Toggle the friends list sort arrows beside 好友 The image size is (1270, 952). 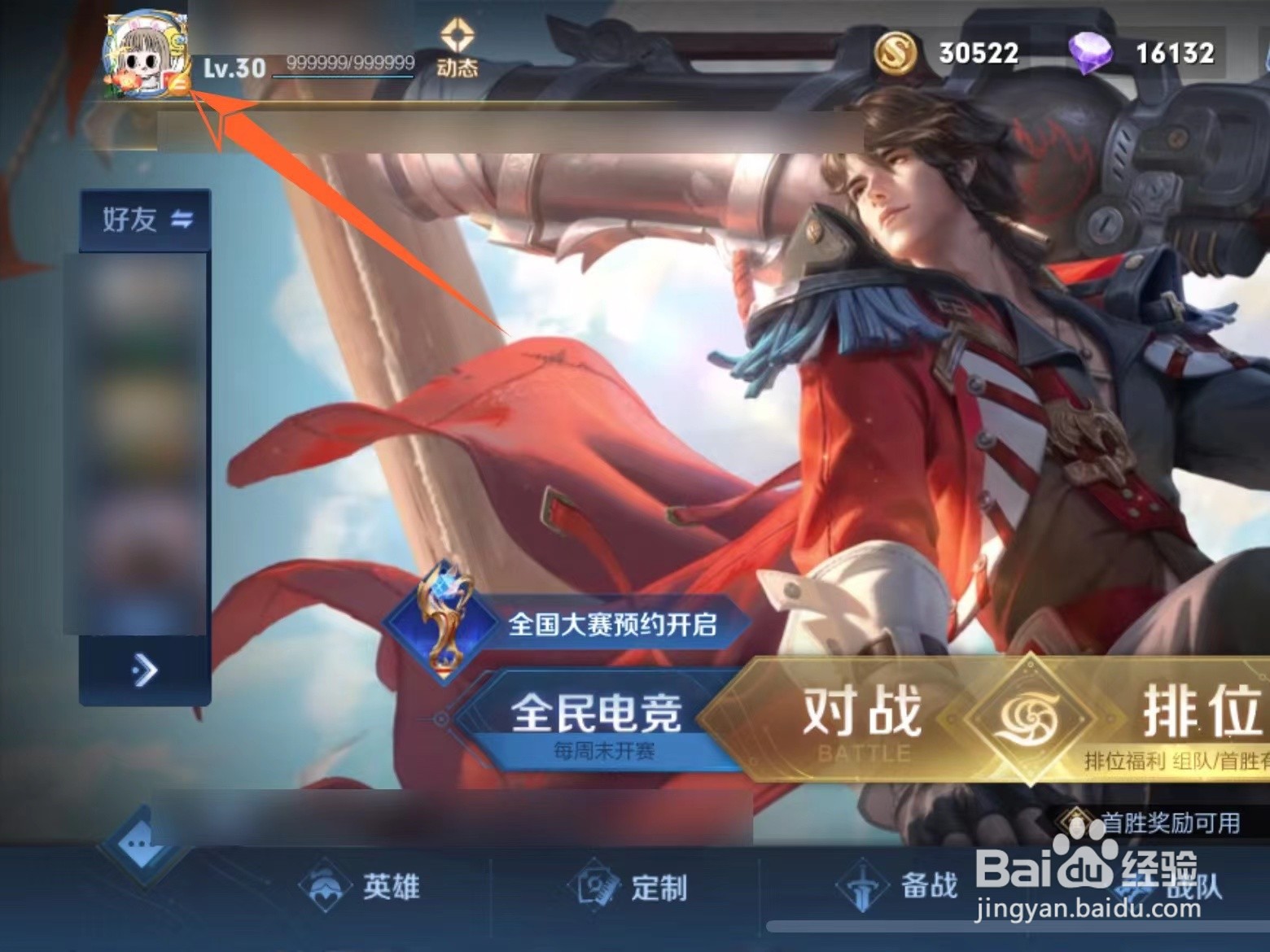click(x=184, y=220)
